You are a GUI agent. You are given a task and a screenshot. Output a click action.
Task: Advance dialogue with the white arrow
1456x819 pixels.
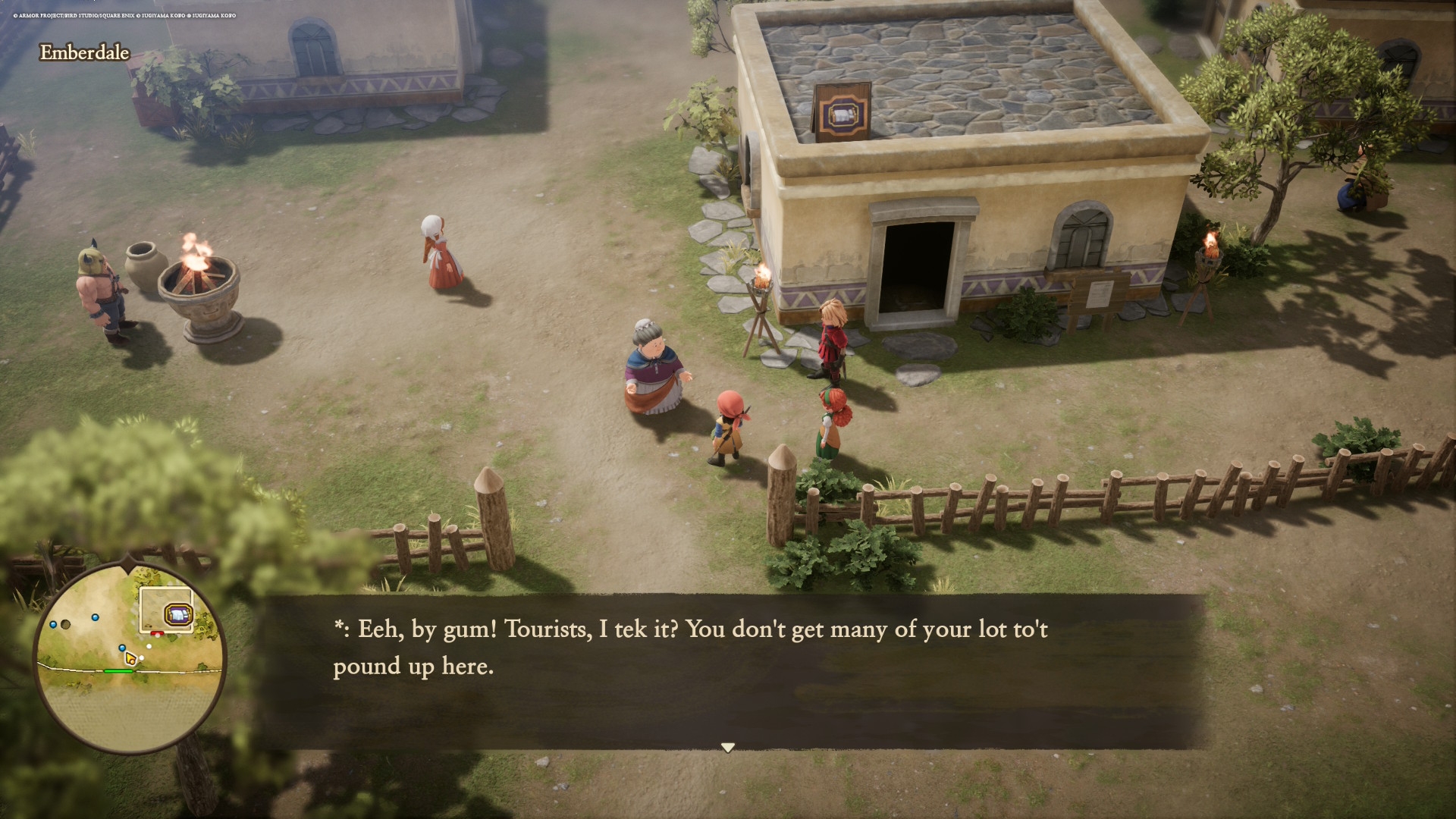click(x=727, y=748)
